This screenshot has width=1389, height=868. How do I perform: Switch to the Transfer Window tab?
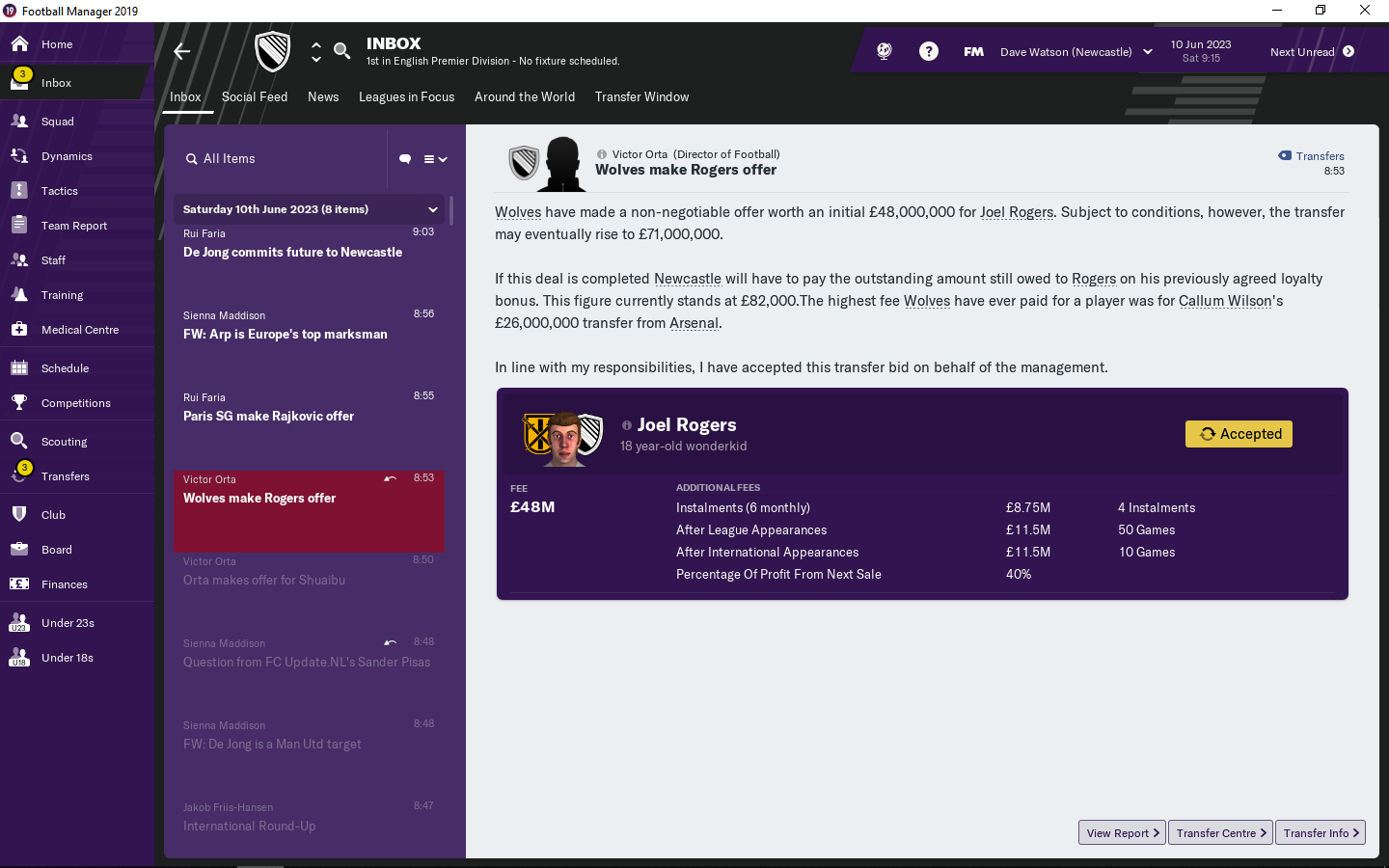(x=641, y=96)
